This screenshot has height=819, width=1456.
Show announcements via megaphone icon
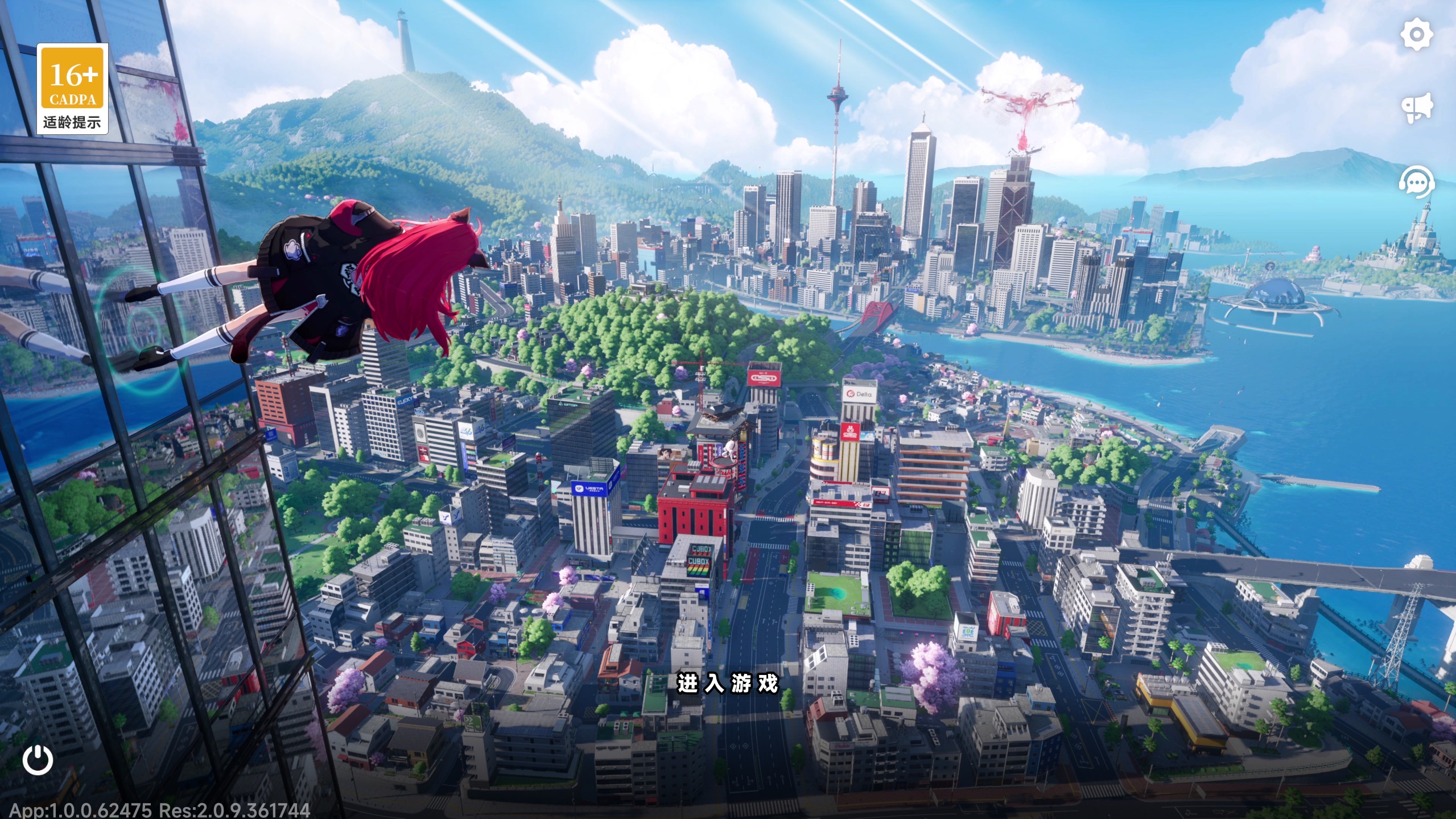pos(1416,109)
